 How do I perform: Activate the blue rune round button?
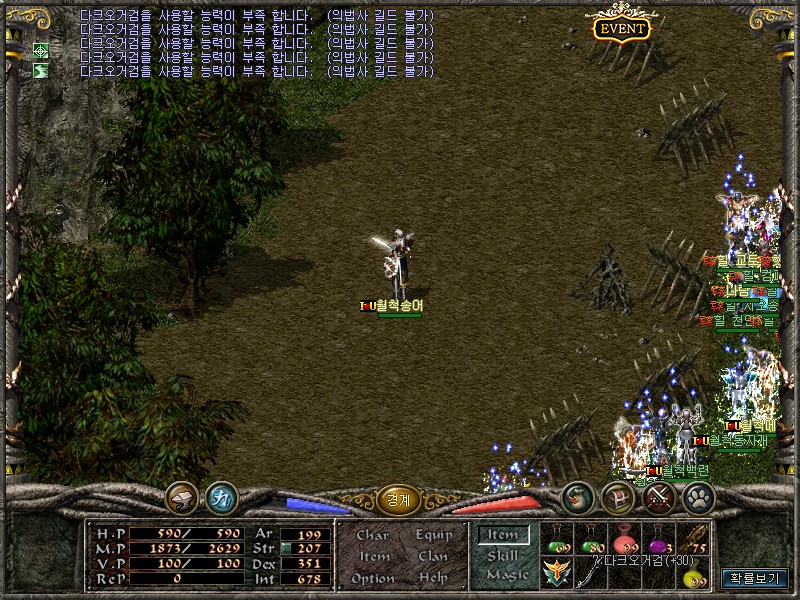click(x=221, y=497)
